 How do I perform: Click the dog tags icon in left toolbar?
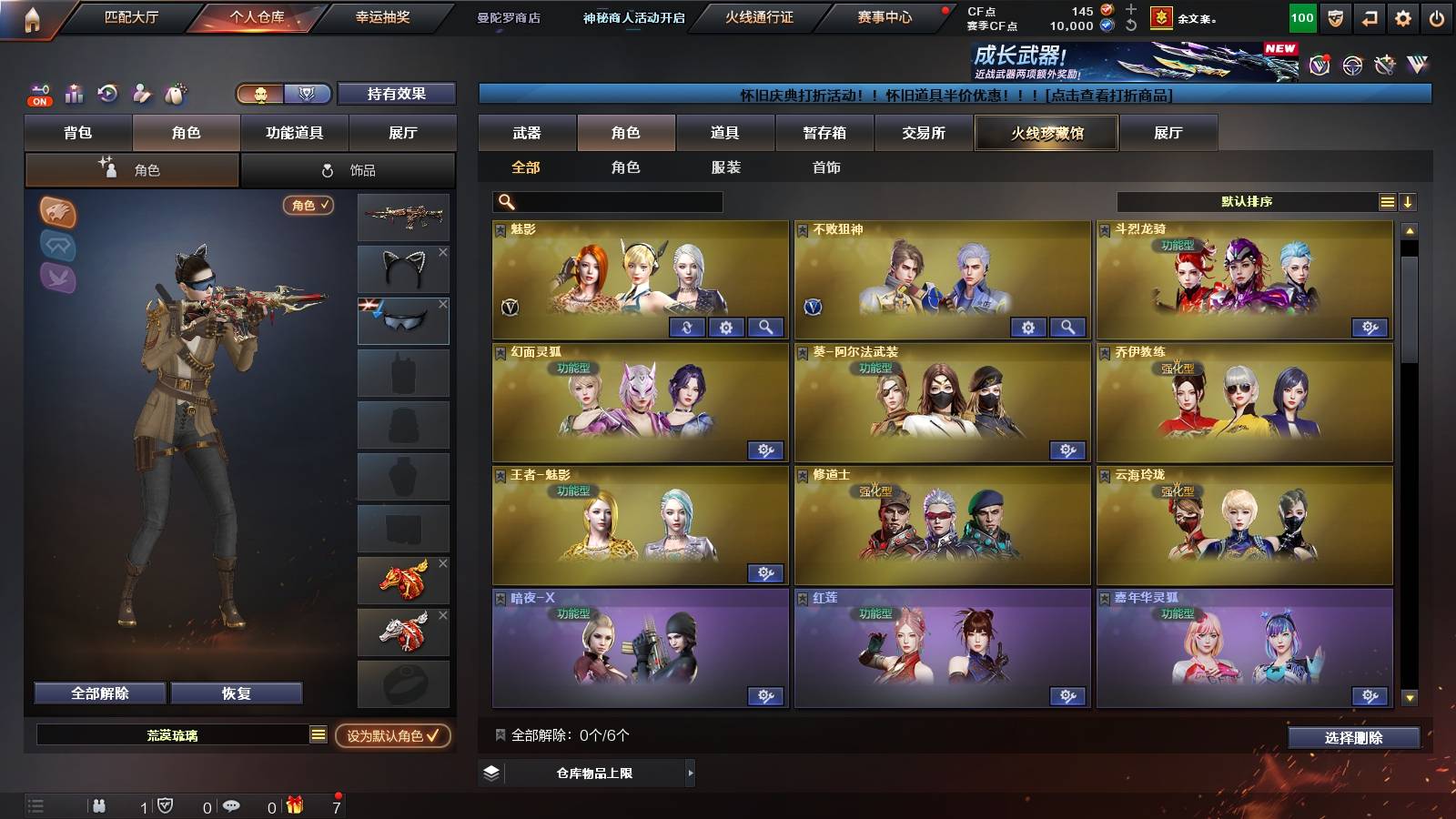(x=175, y=94)
